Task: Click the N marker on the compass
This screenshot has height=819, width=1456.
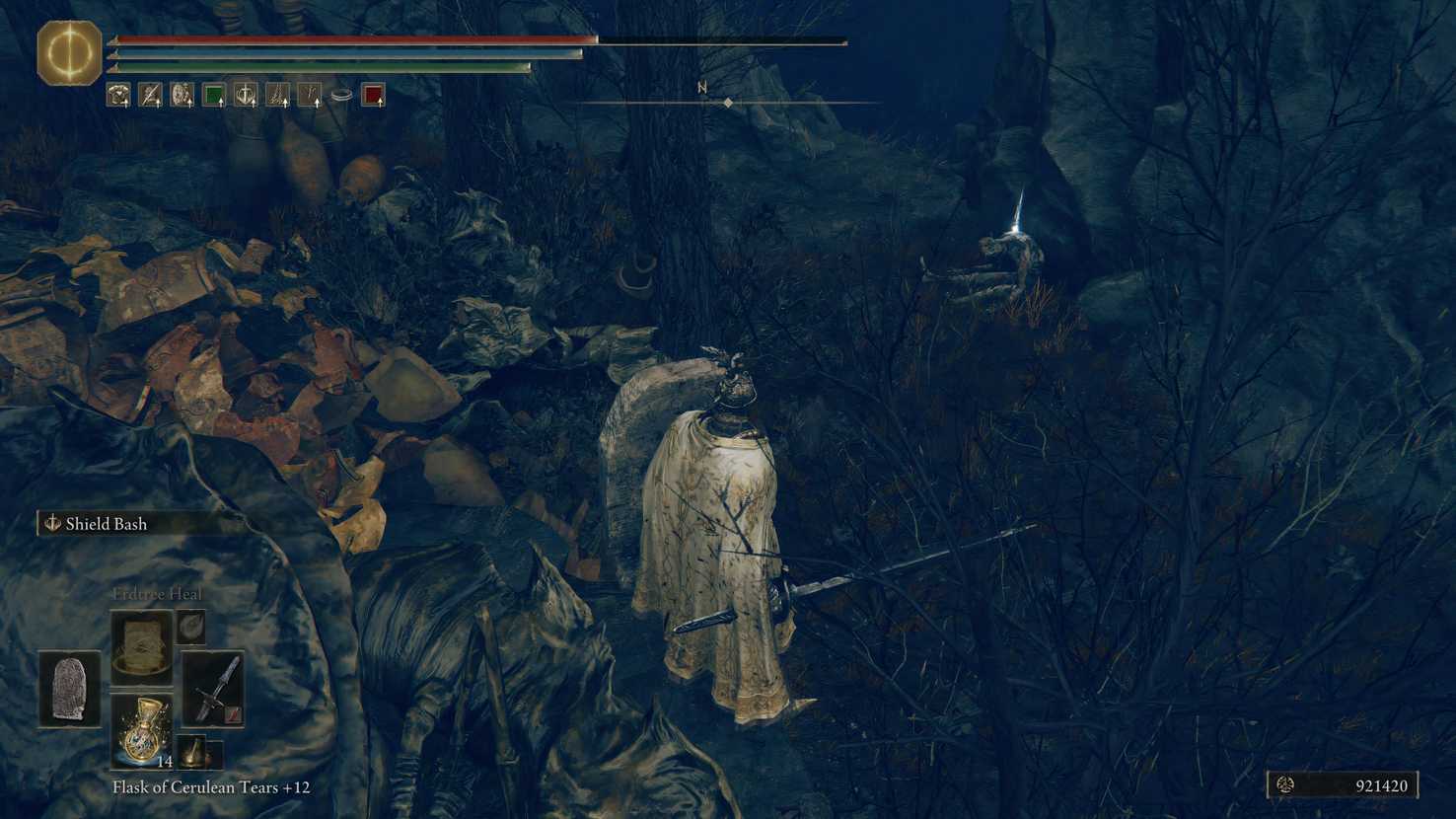Action: (700, 88)
